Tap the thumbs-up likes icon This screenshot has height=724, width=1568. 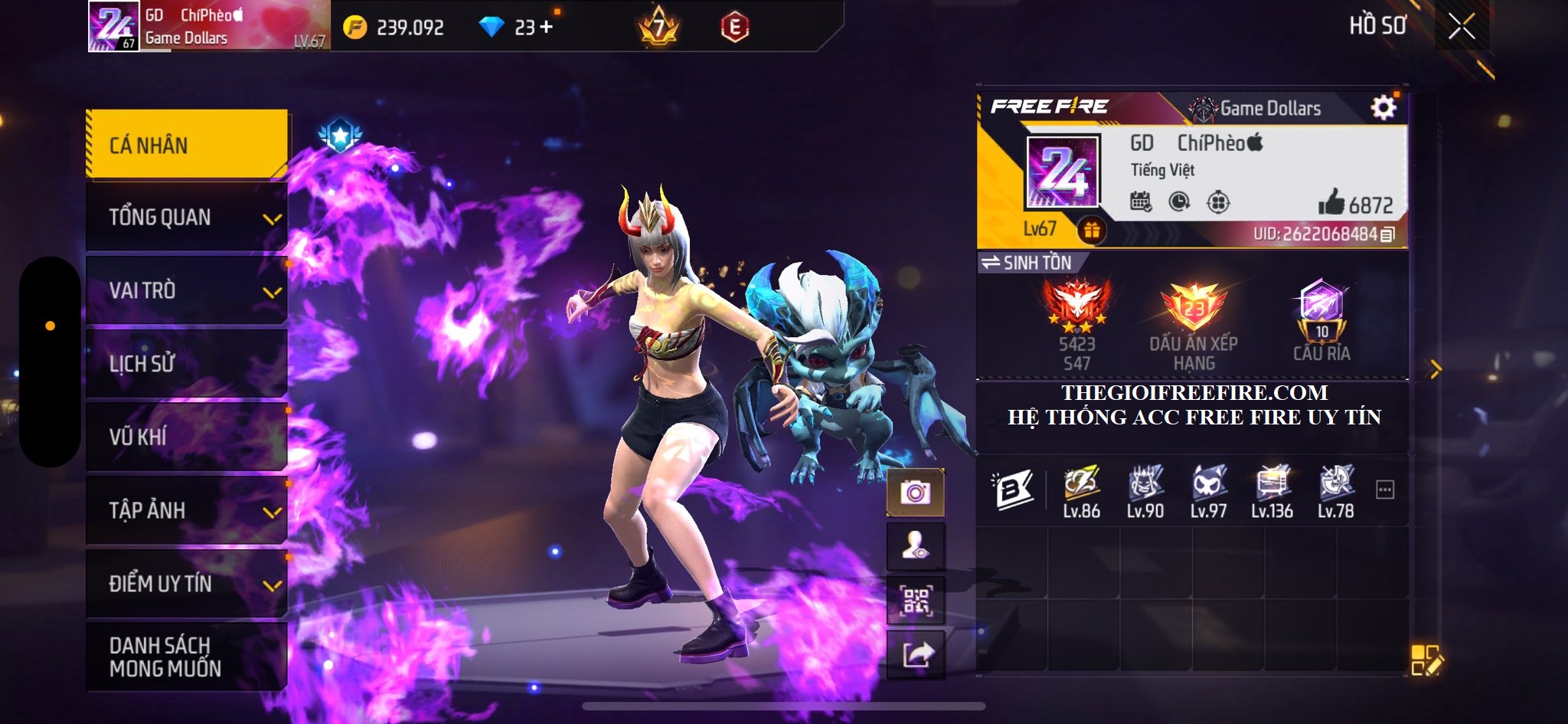click(x=1331, y=203)
